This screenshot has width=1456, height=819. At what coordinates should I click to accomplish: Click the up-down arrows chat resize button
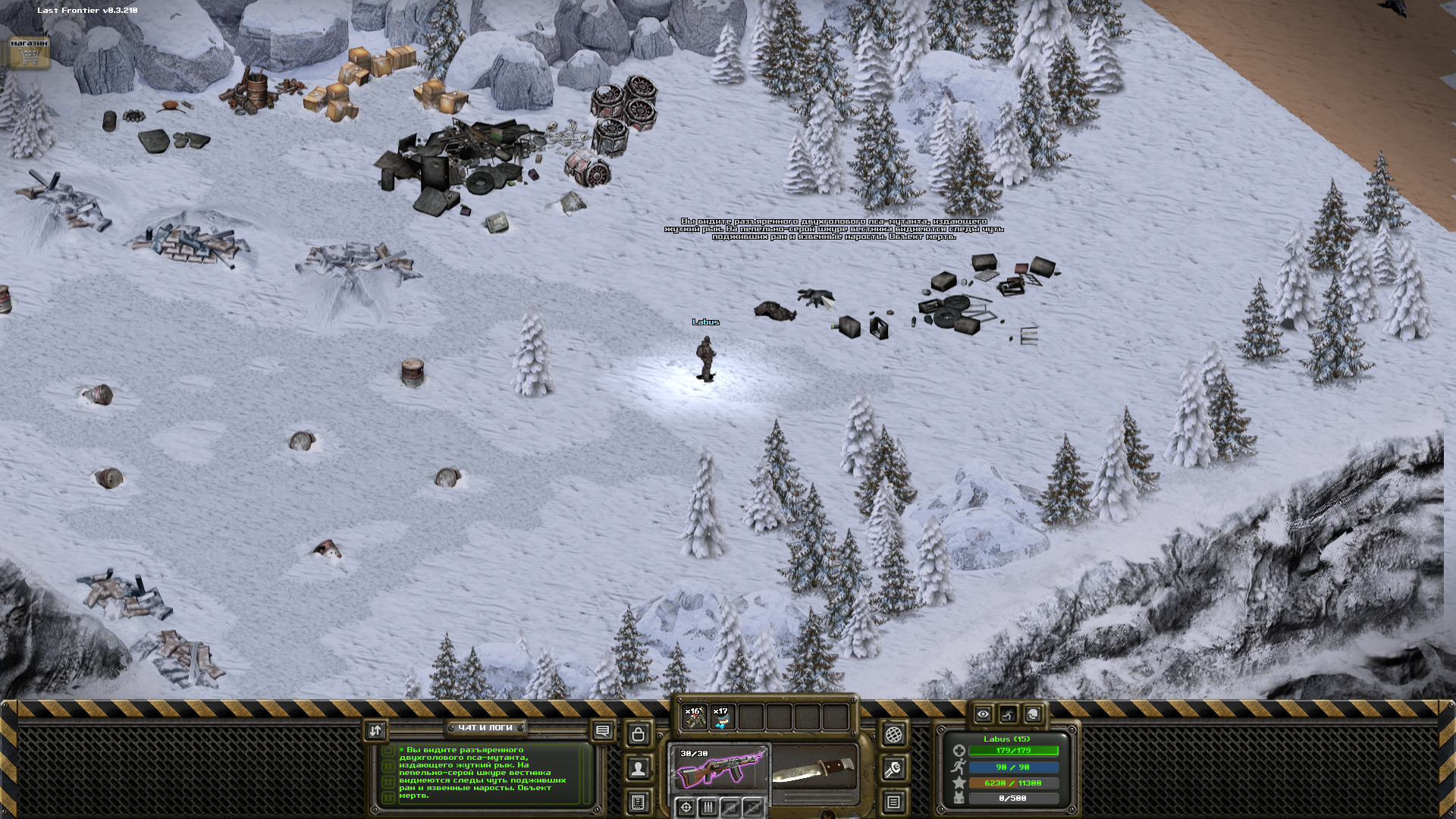(x=375, y=730)
